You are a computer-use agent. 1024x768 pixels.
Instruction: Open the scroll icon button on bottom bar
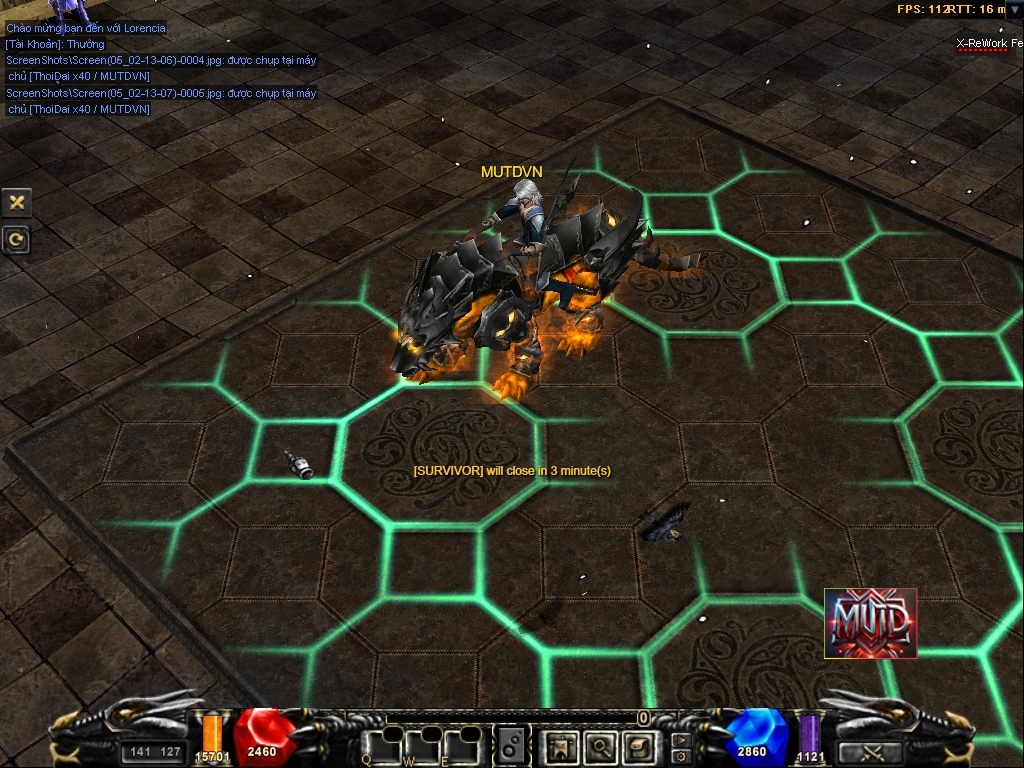tap(638, 745)
